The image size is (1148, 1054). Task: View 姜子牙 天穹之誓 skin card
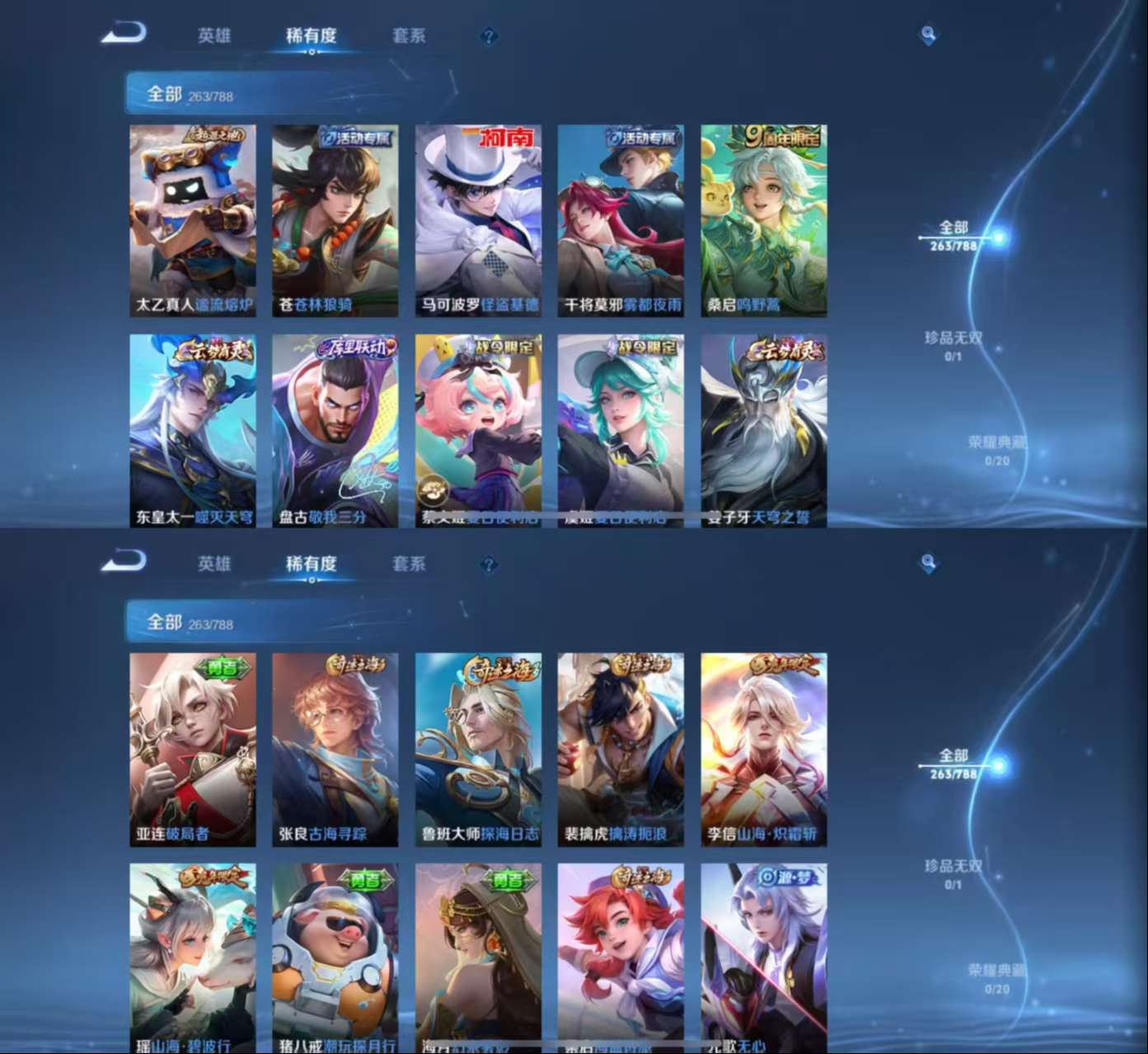(764, 430)
